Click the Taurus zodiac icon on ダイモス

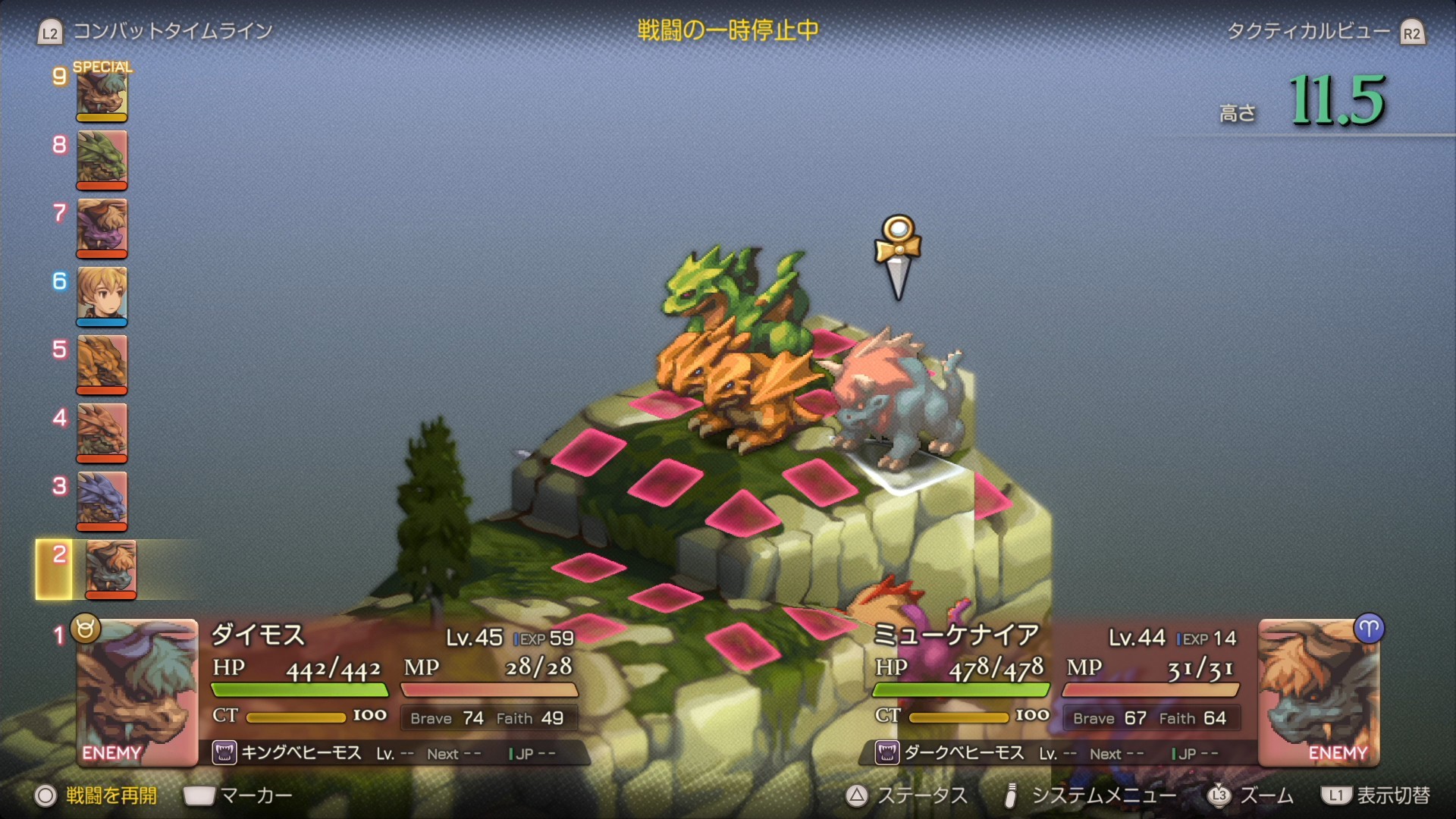[x=85, y=629]
